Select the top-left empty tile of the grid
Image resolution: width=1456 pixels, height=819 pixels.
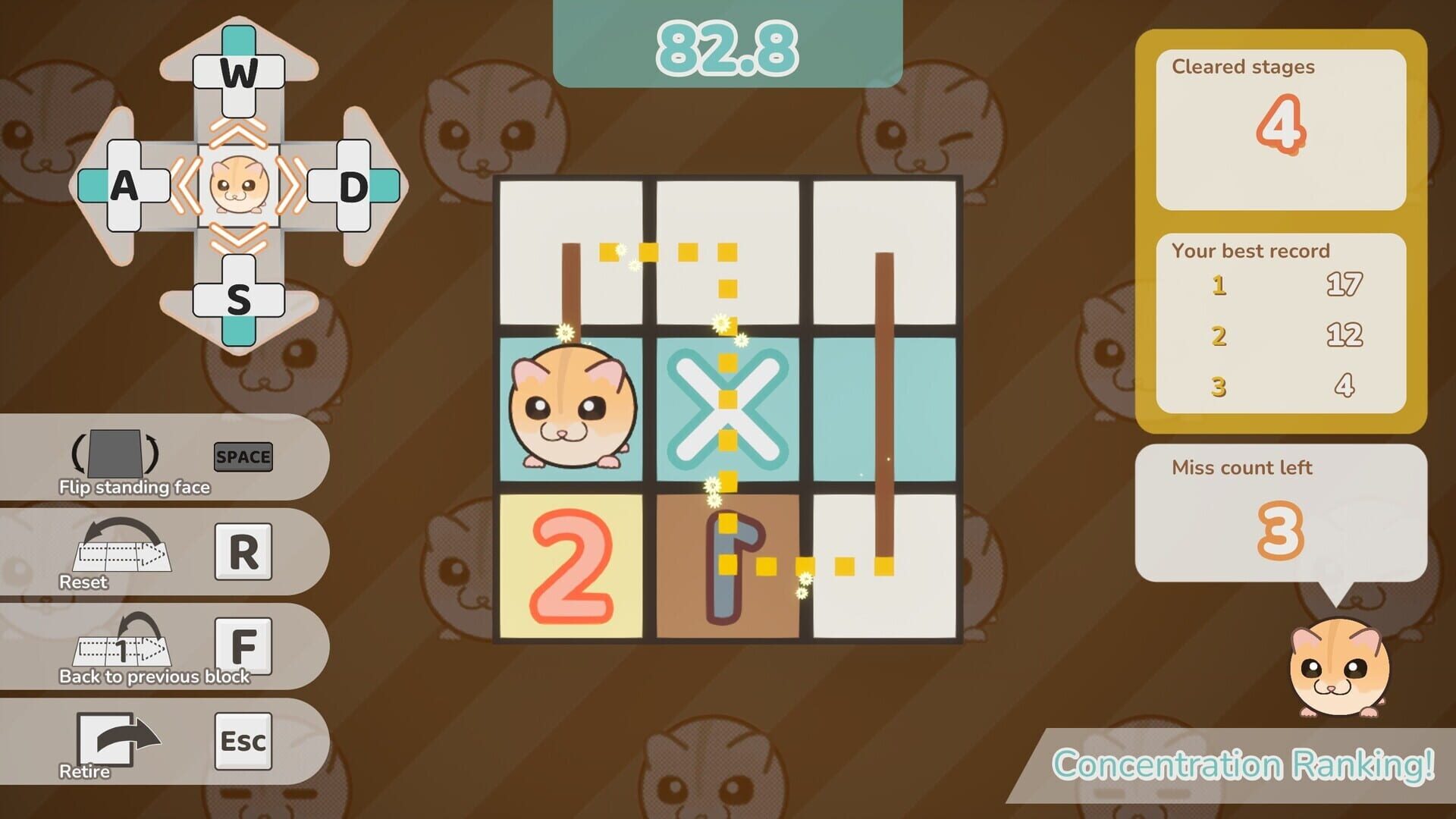tap(576, 254)
